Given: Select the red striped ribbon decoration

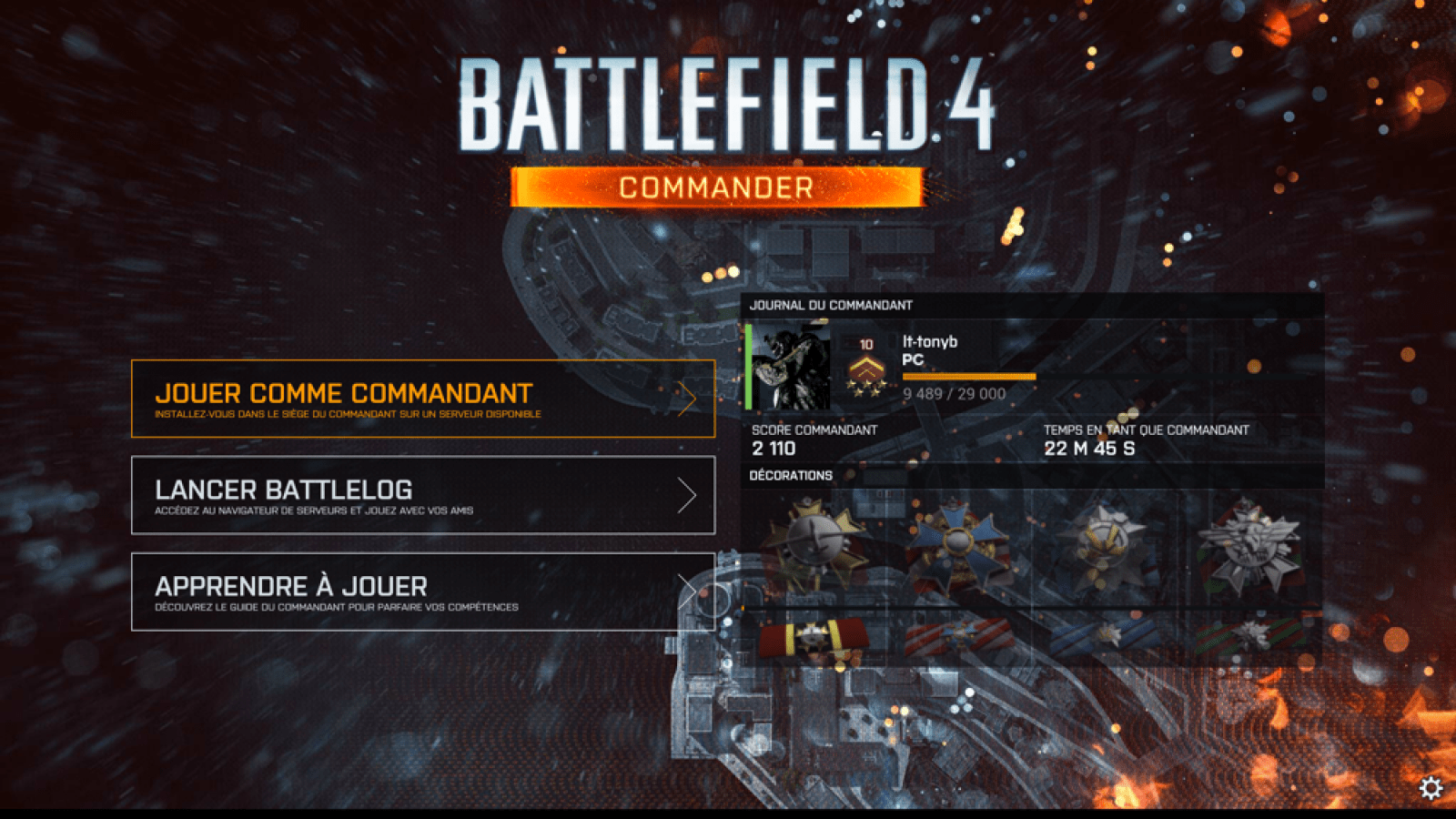Looking at the screenshot, I should (x=960, y=637).
